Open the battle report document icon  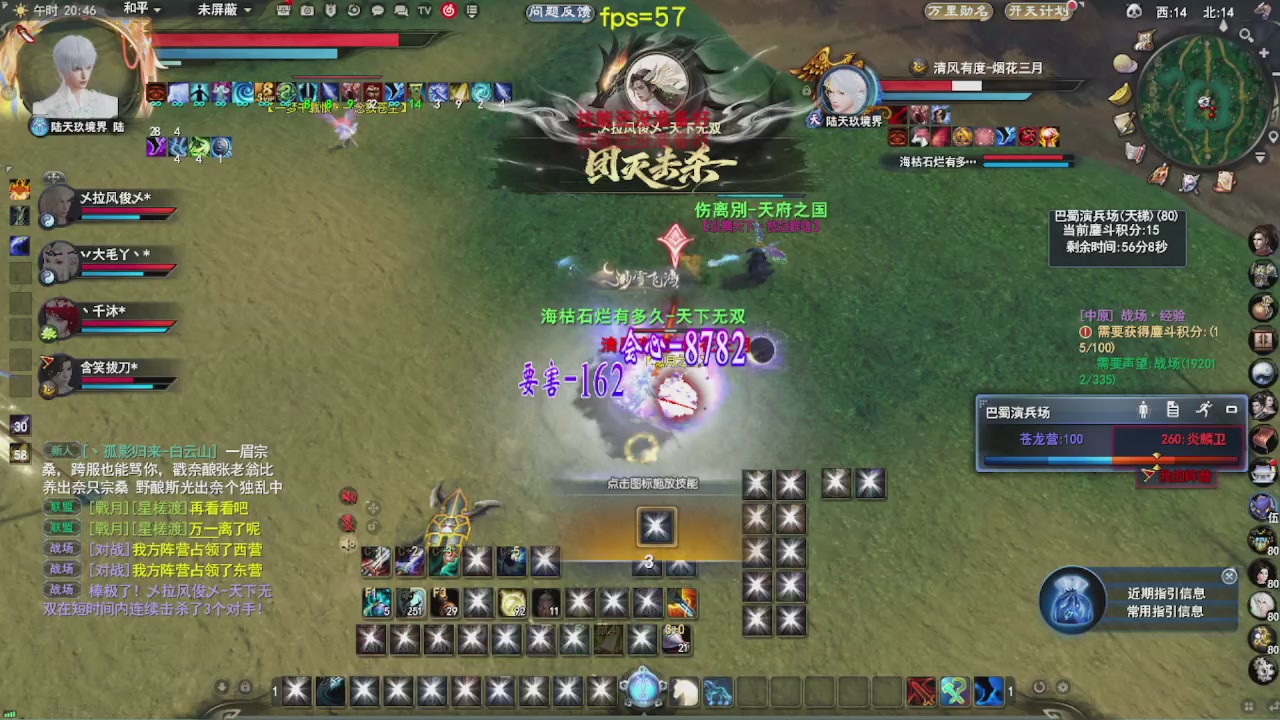pos(1173,410)
